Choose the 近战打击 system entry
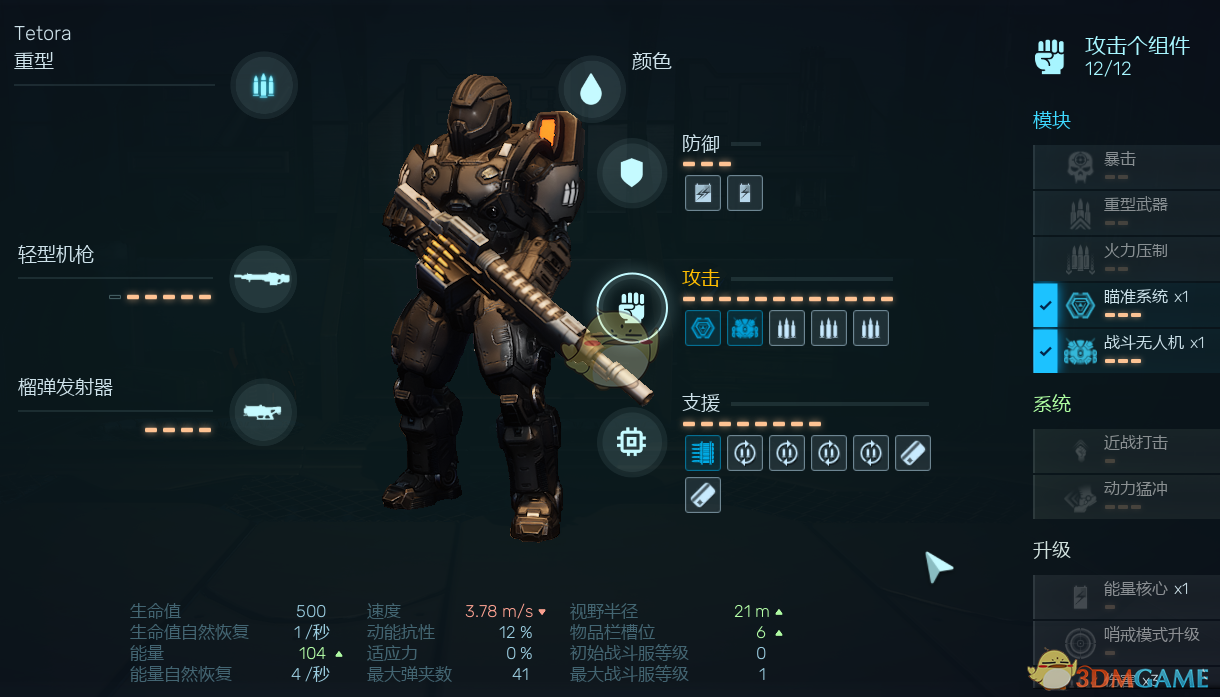Viewport: 1220px width, 697px height. click(x=1125, y=450)
